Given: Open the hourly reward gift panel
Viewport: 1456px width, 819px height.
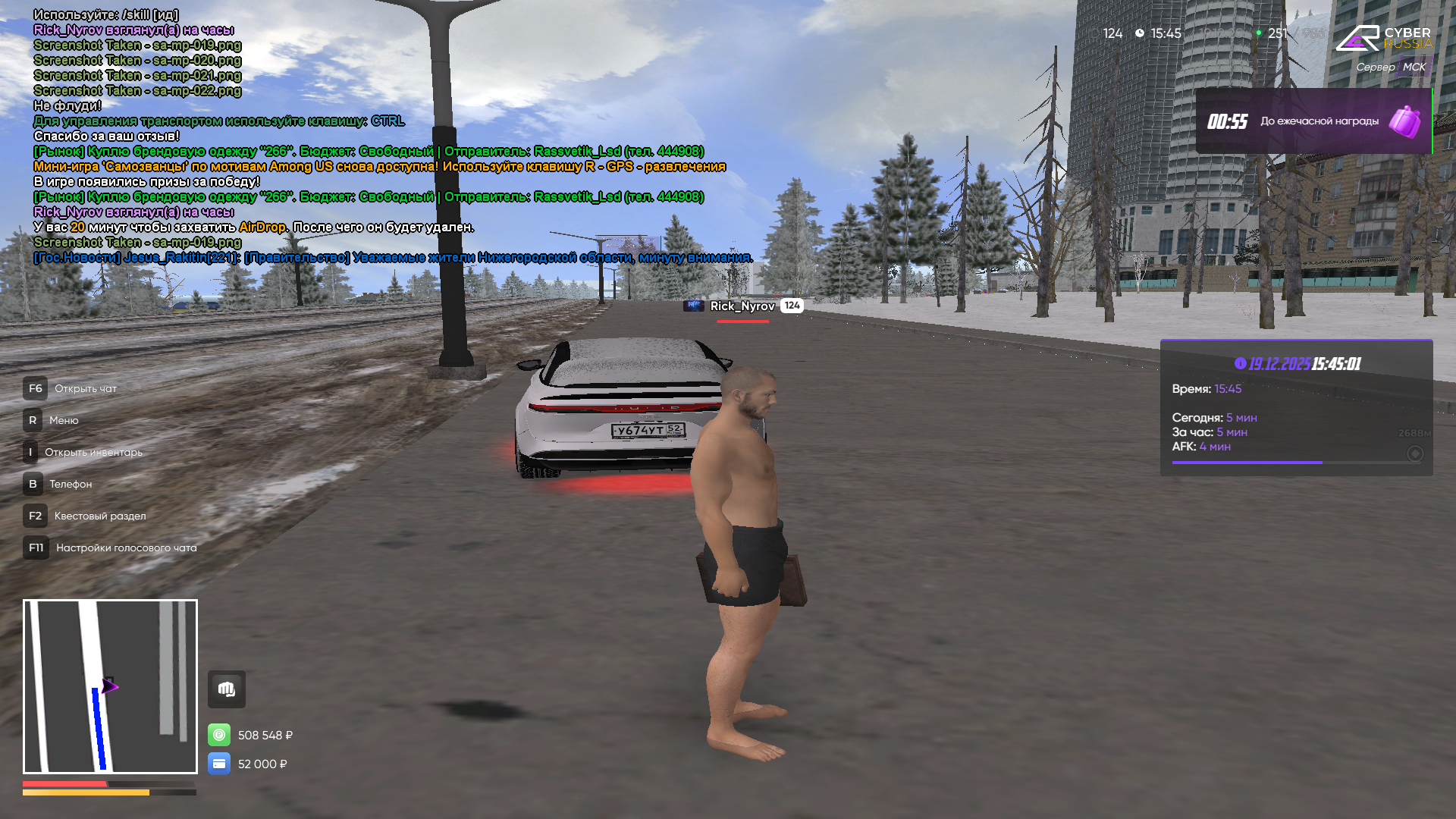Looking at the screenshot, I should click(1313, 121).
